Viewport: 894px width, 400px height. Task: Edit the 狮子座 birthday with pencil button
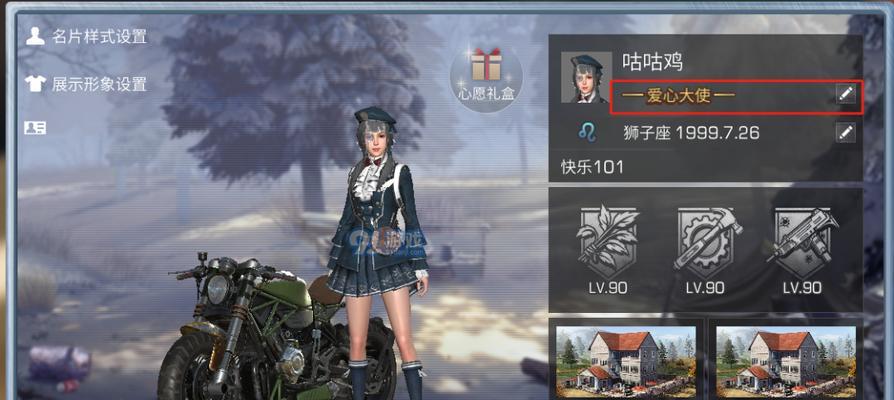click(846, 132)
